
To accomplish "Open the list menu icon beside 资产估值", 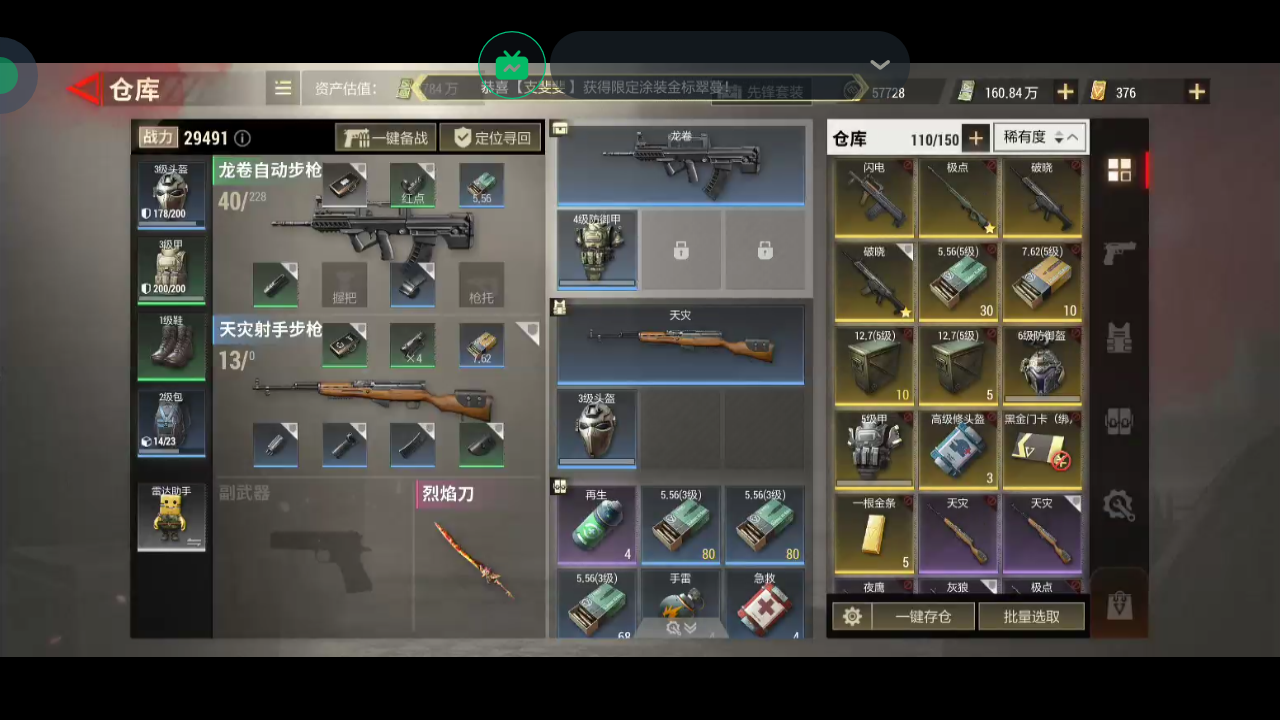I will coord(283,89).
